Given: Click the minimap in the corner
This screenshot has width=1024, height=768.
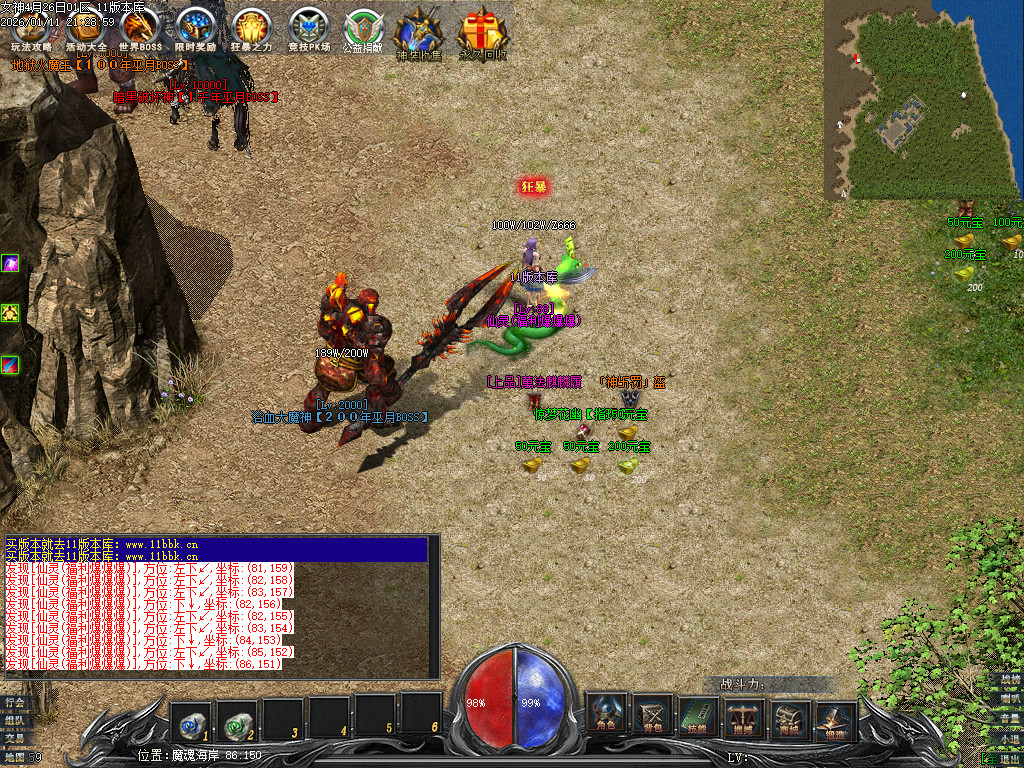Looking at the screenshot, I should pos(922,98).
